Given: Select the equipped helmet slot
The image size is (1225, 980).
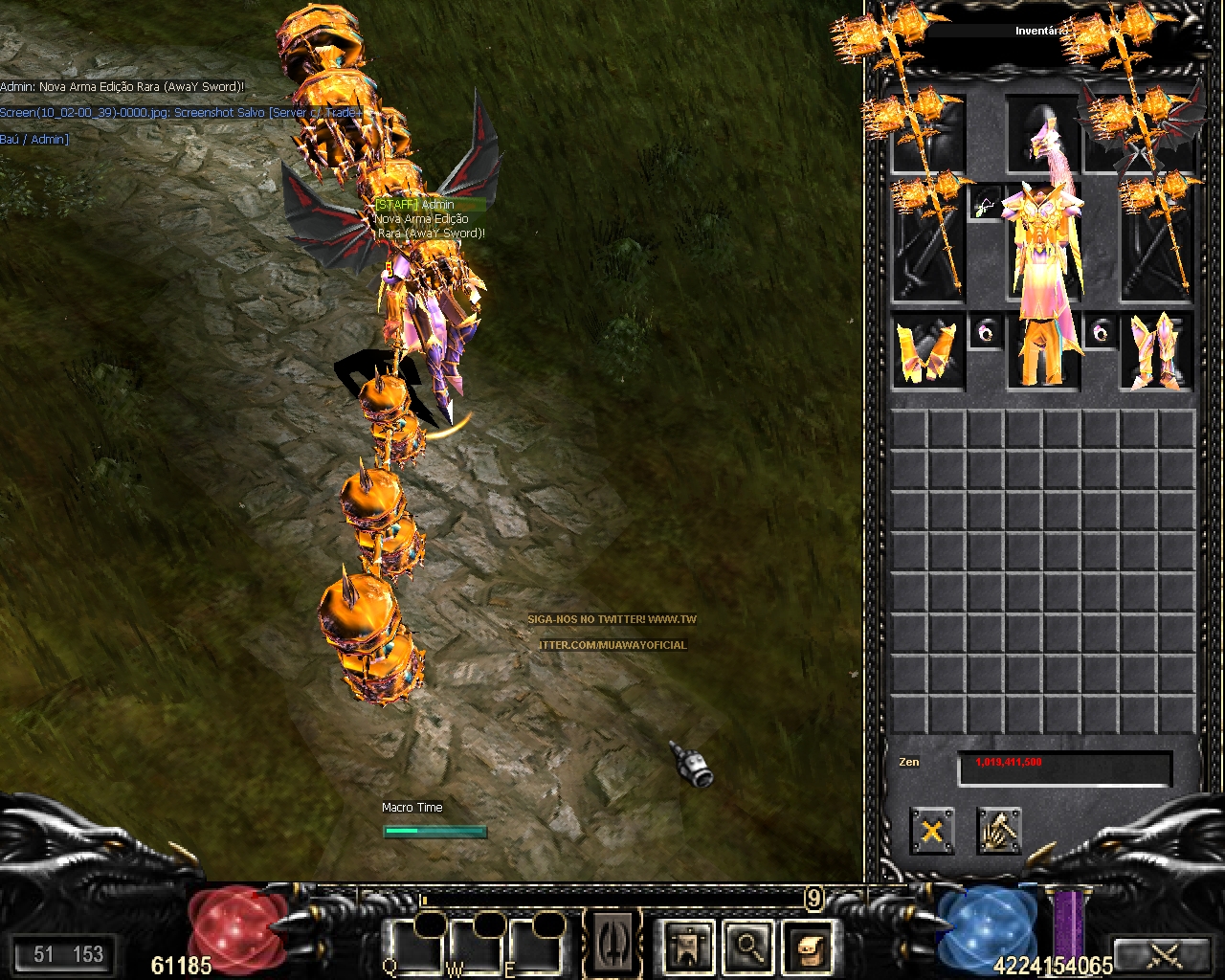Looking at the screenshot, I should (1042, 134).
